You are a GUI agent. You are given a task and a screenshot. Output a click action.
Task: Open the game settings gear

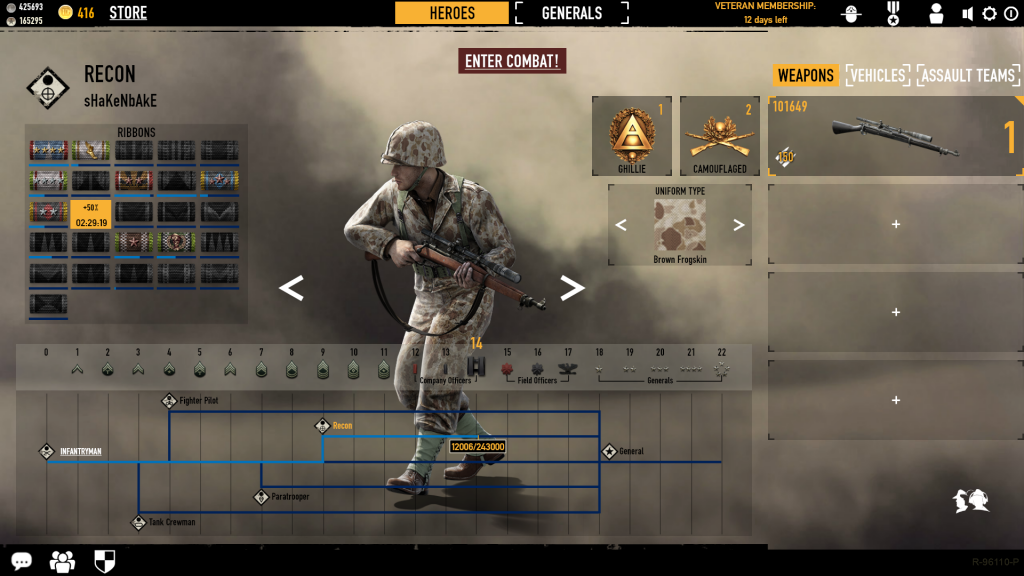click(x=989, y=14)
